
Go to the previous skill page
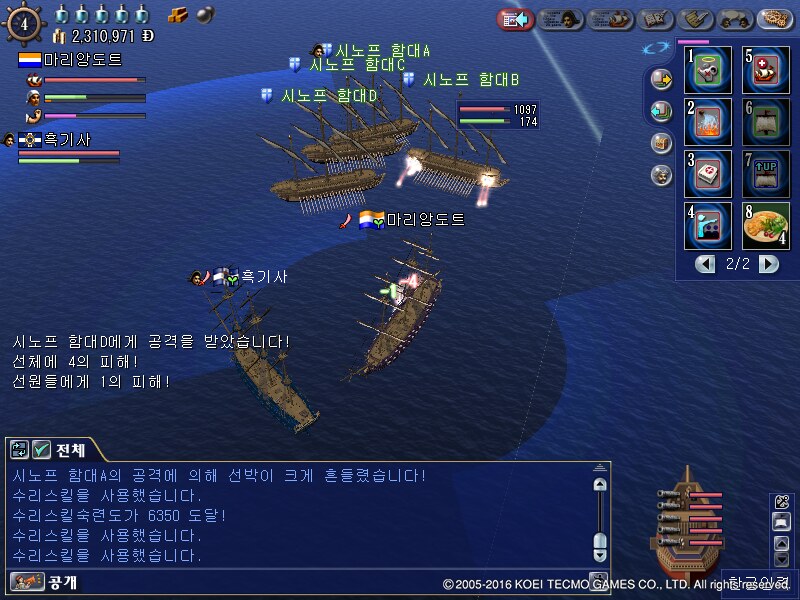(706, 264)
